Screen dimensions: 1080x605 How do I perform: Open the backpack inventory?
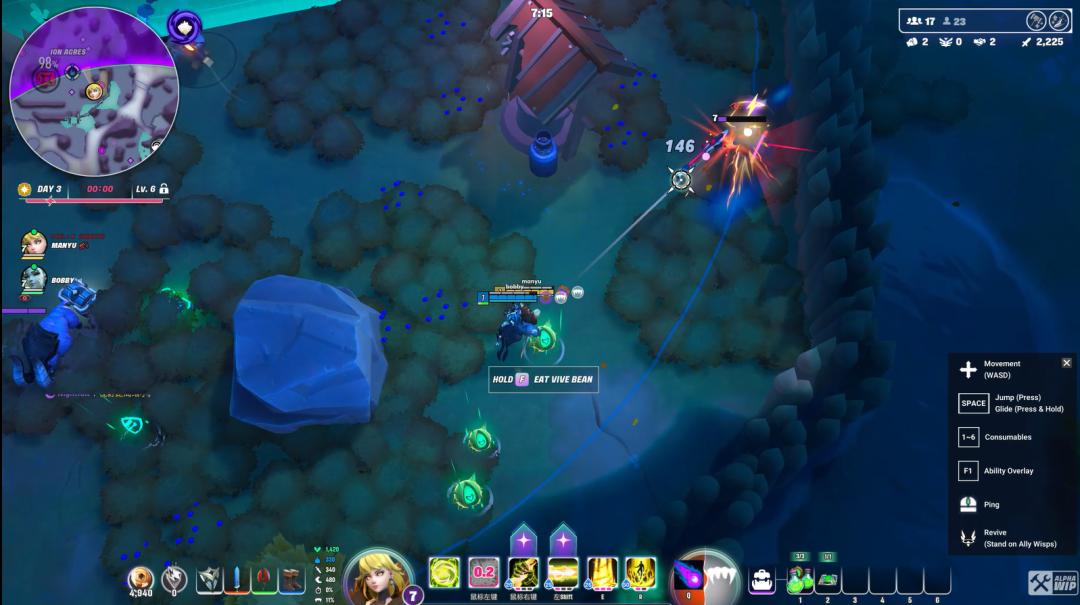click(761, 578)
